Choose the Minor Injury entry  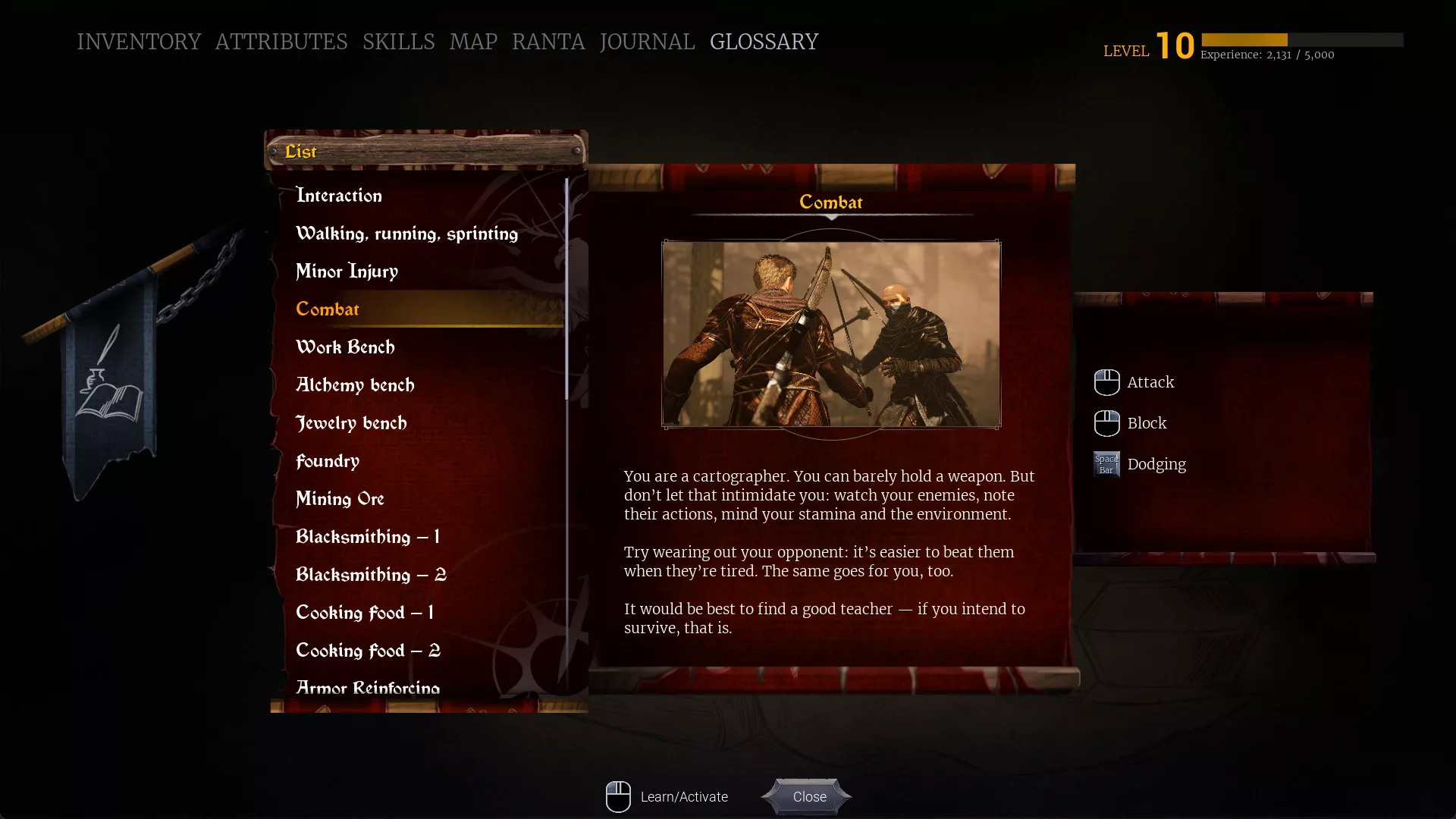click(x=347, y=271)
